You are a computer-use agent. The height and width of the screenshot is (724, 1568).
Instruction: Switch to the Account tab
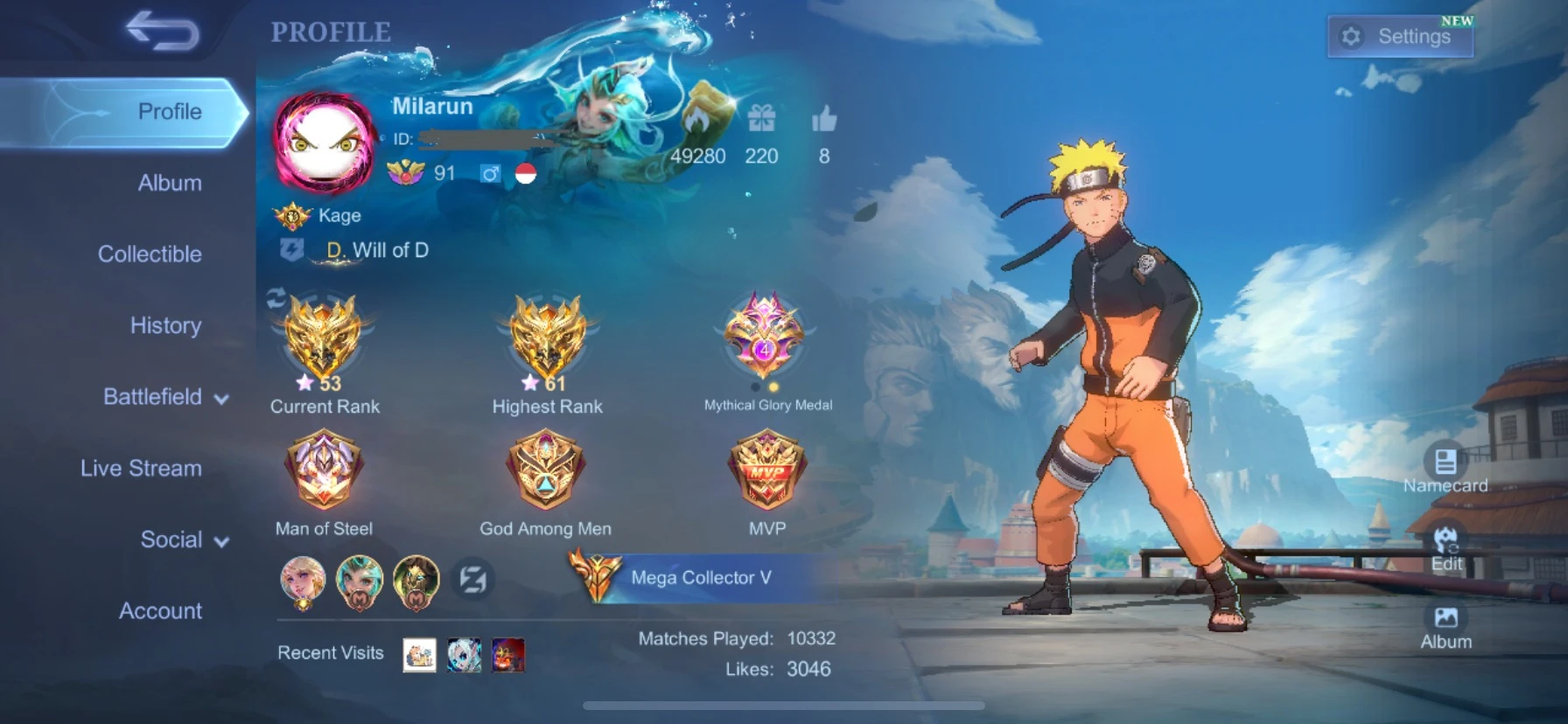tap(160, 611)
